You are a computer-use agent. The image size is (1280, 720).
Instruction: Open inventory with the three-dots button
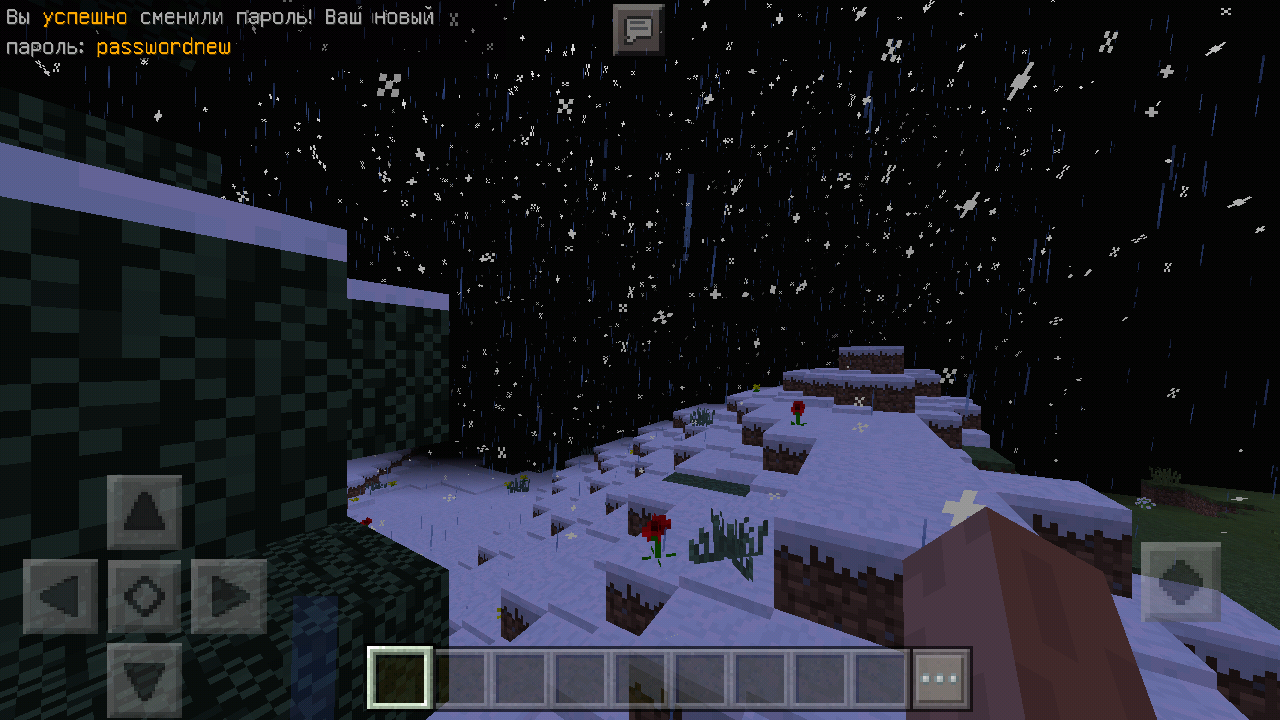pos(940,679)
